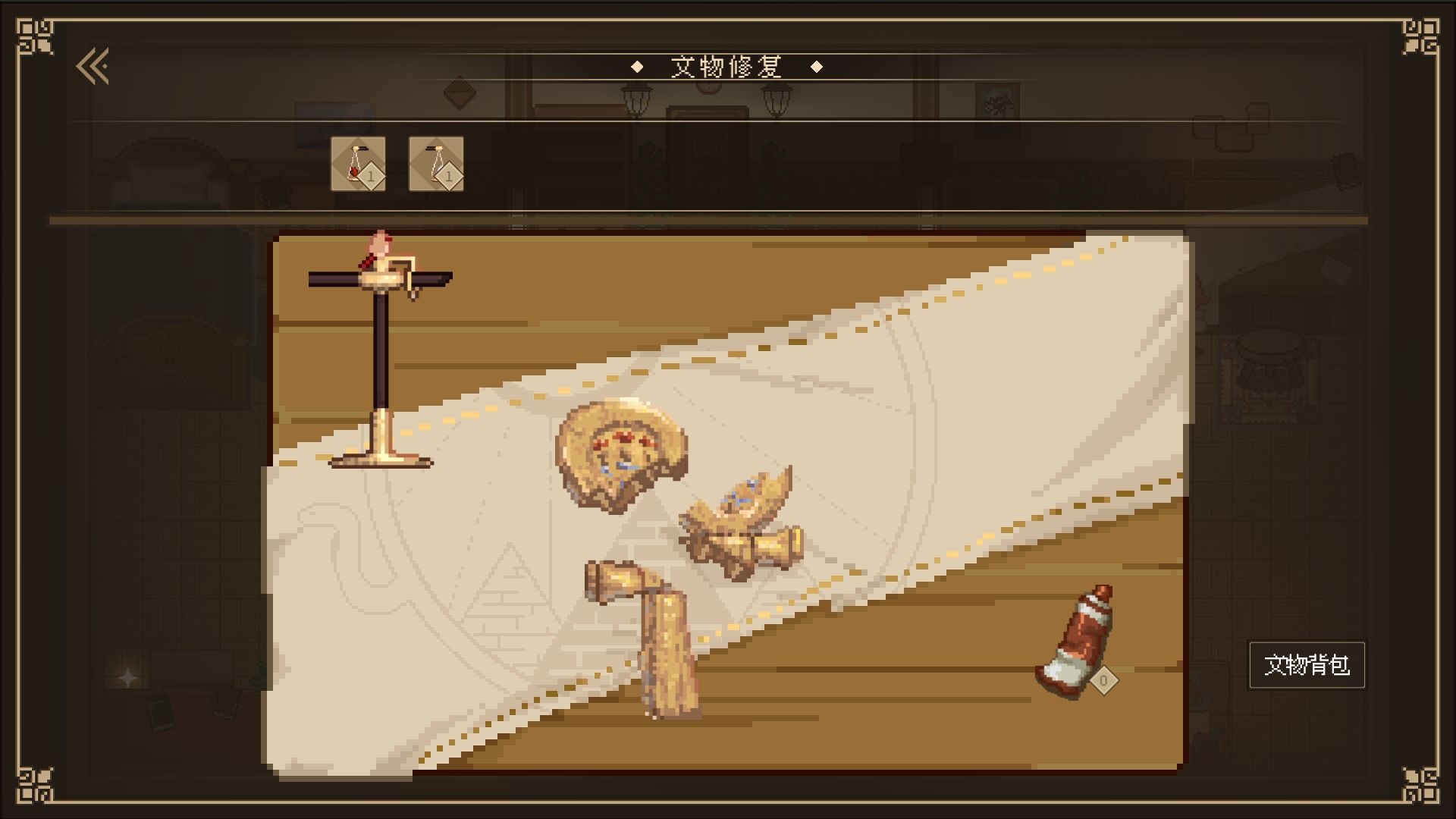This screenshot has width=1456, height=819.
Task: Open the 文物背包 artifact backpack
Action: pyautogui.click(x=1307, y=666)
